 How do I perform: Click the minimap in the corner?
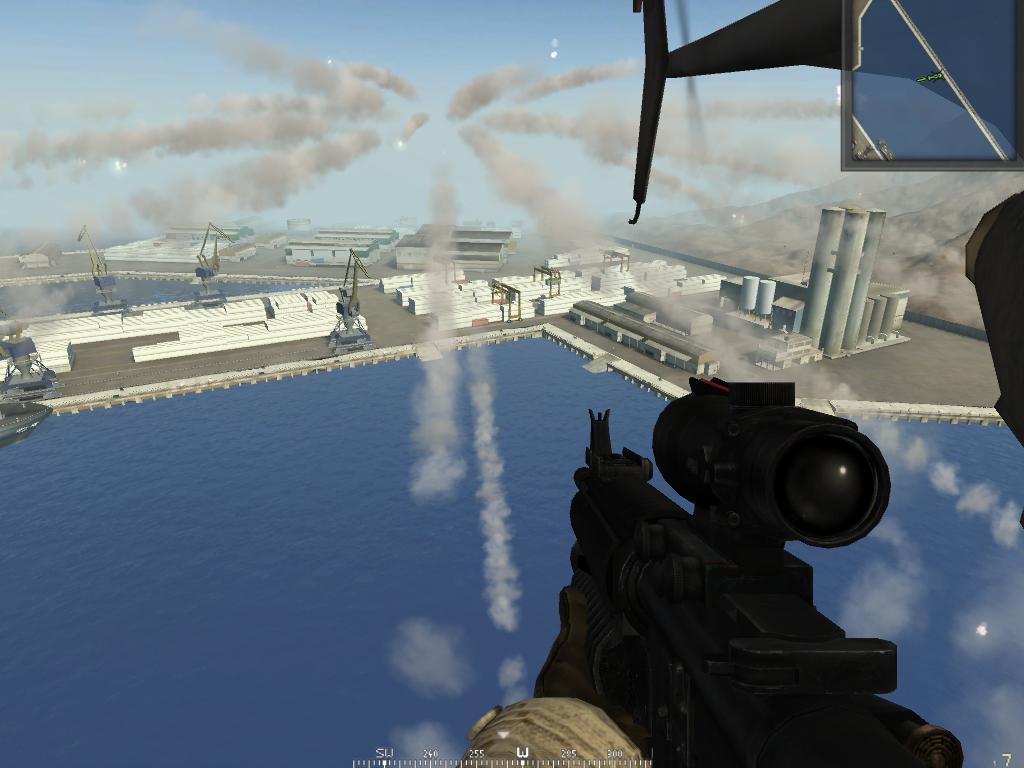click(x=931, y=82)
